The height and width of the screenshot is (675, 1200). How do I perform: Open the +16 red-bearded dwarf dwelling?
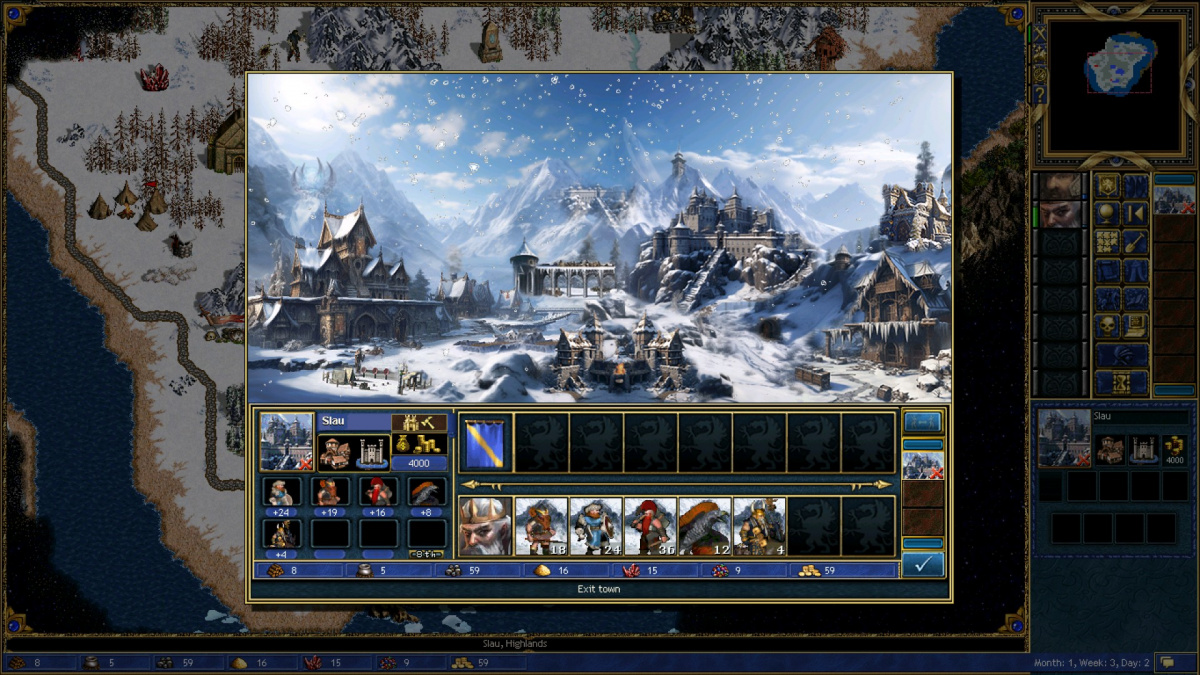coord(378,492)
